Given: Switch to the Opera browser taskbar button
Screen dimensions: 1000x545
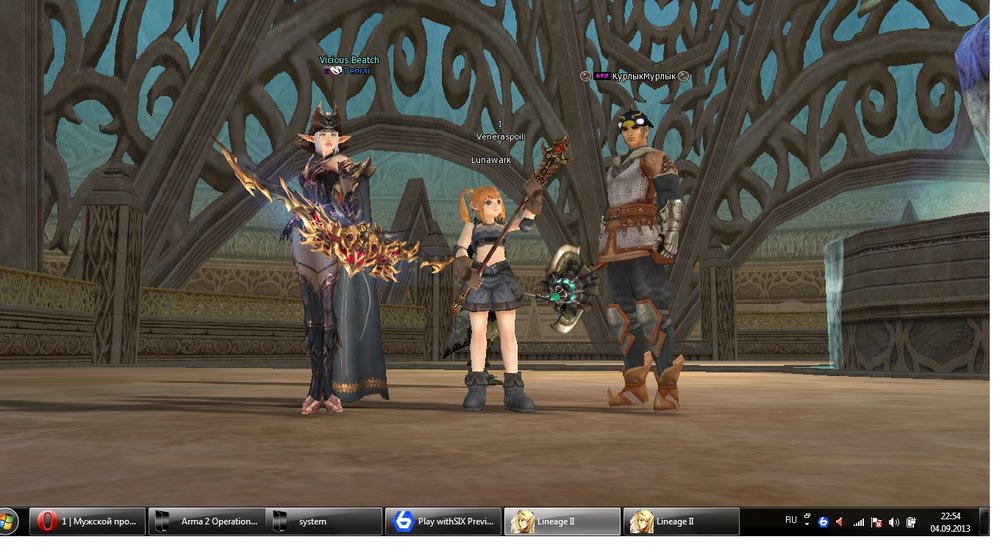Looking at the screenshot, I should point(87,521).
